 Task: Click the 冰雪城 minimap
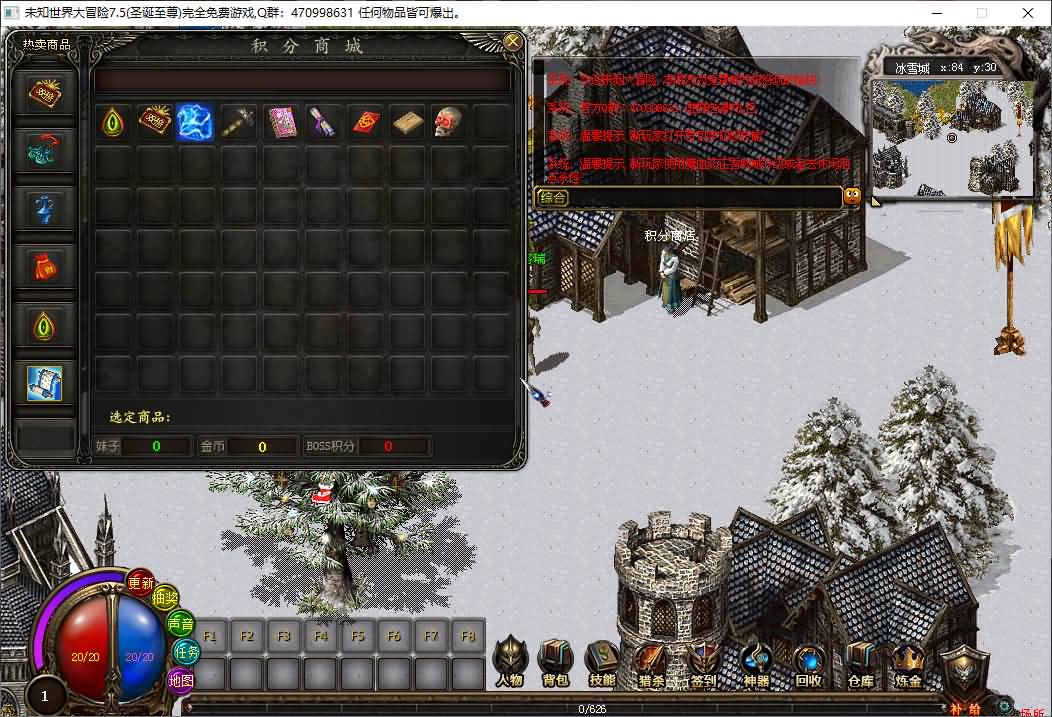pyautogui.click(x=952, y=137)
